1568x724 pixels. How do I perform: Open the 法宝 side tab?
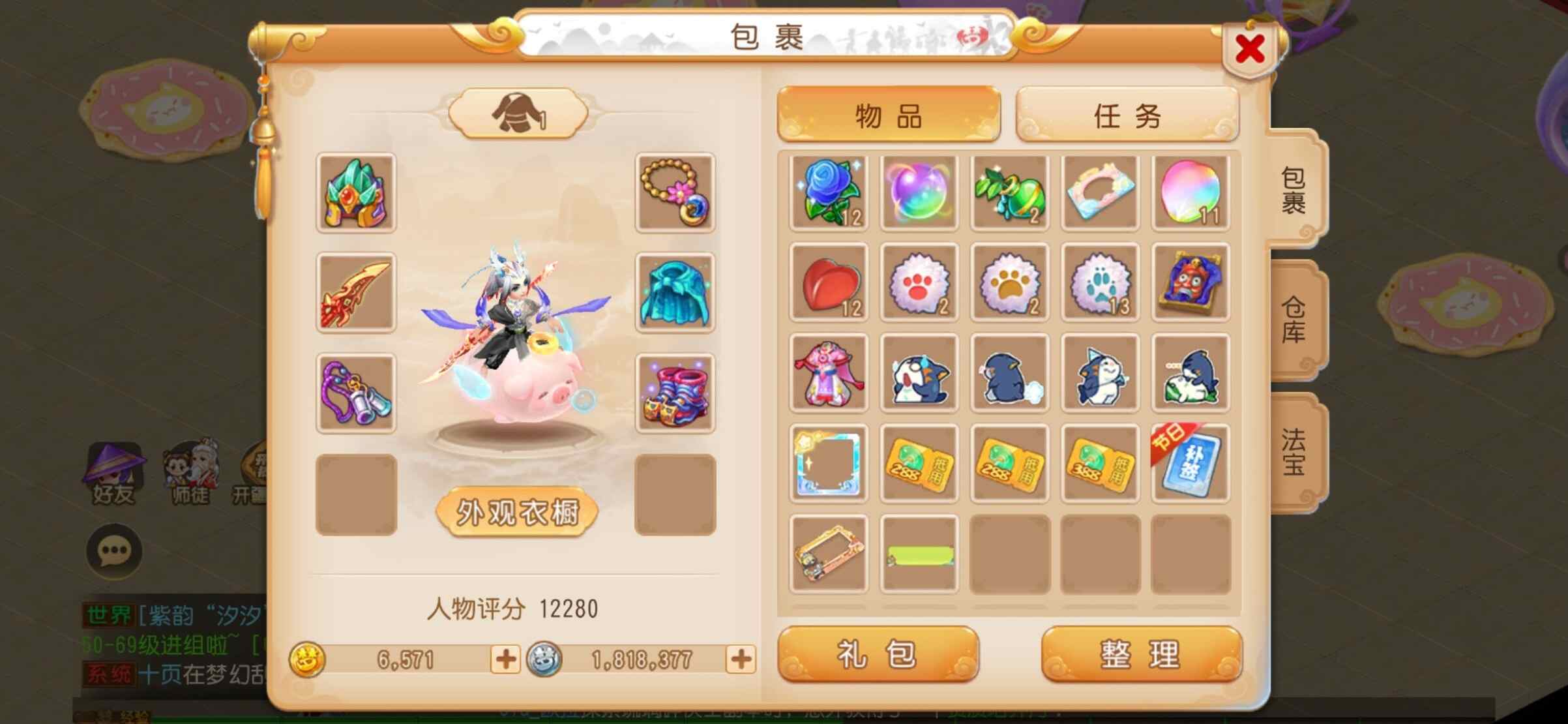[x=1295, y=451]
